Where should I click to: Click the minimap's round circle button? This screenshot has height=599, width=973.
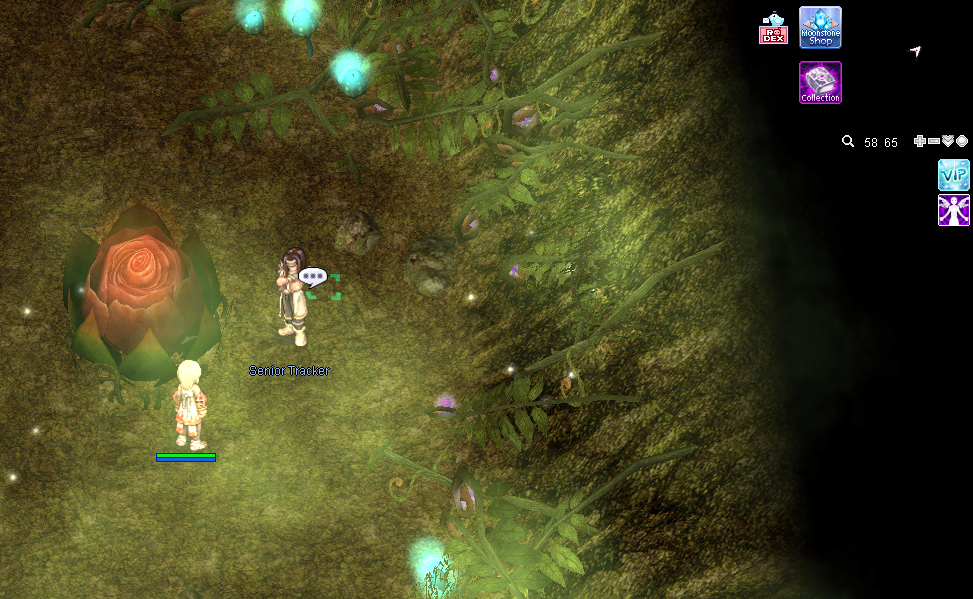(x=962, y=142)
